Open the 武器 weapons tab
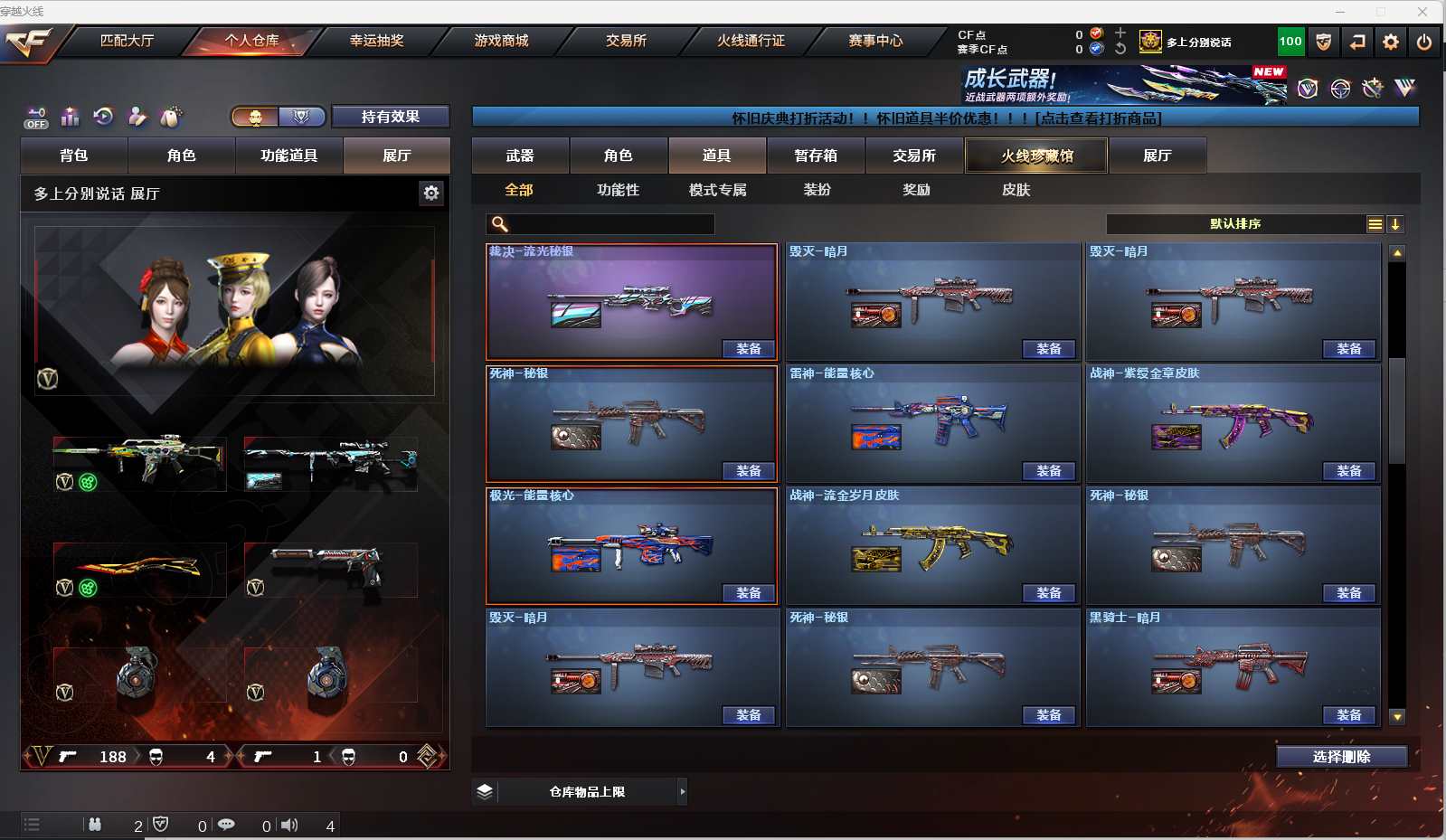This screenshot has height=840, width=1446. (x=520, y=156)
